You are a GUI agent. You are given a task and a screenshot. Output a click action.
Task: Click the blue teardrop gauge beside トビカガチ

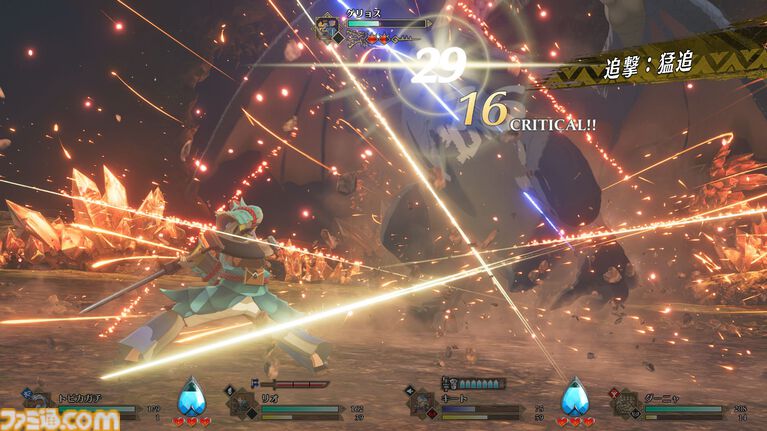190,397
